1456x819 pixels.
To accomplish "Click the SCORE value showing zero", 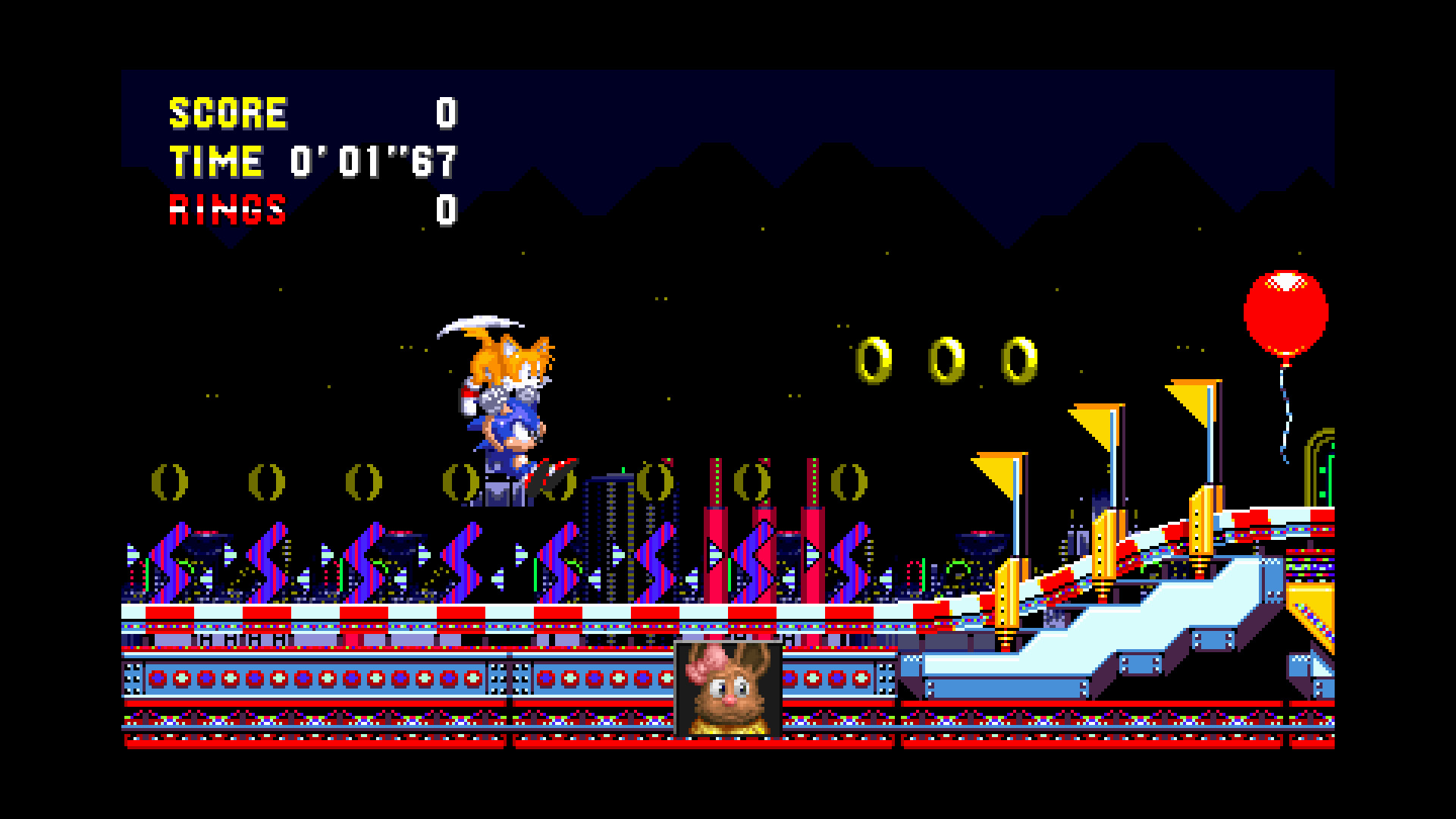I will click(x=446, y=112).
